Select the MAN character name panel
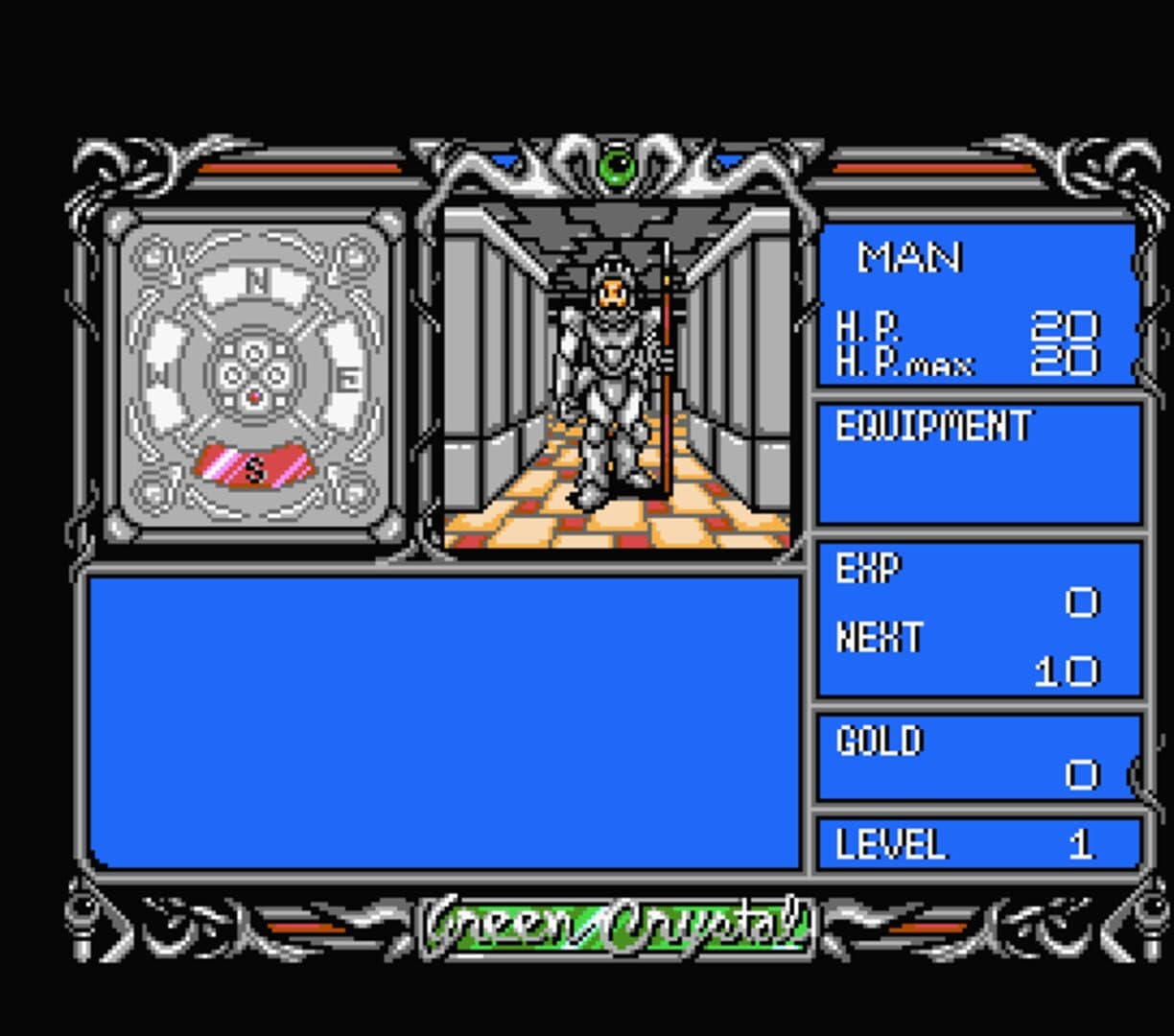 tap(976, 303)
